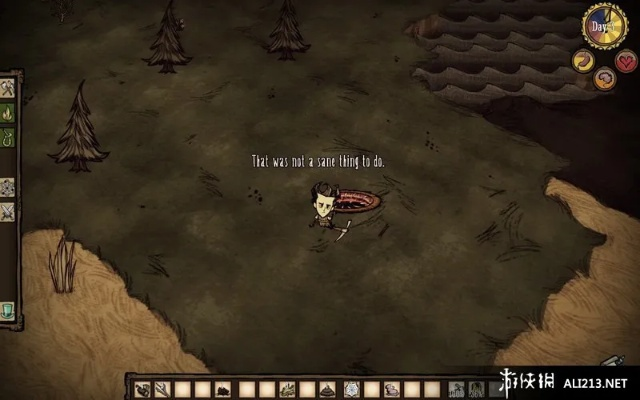This screenshot has width=640, height=400.
Task: Choose the Dress tab with top hat
Action: (8, 309)
